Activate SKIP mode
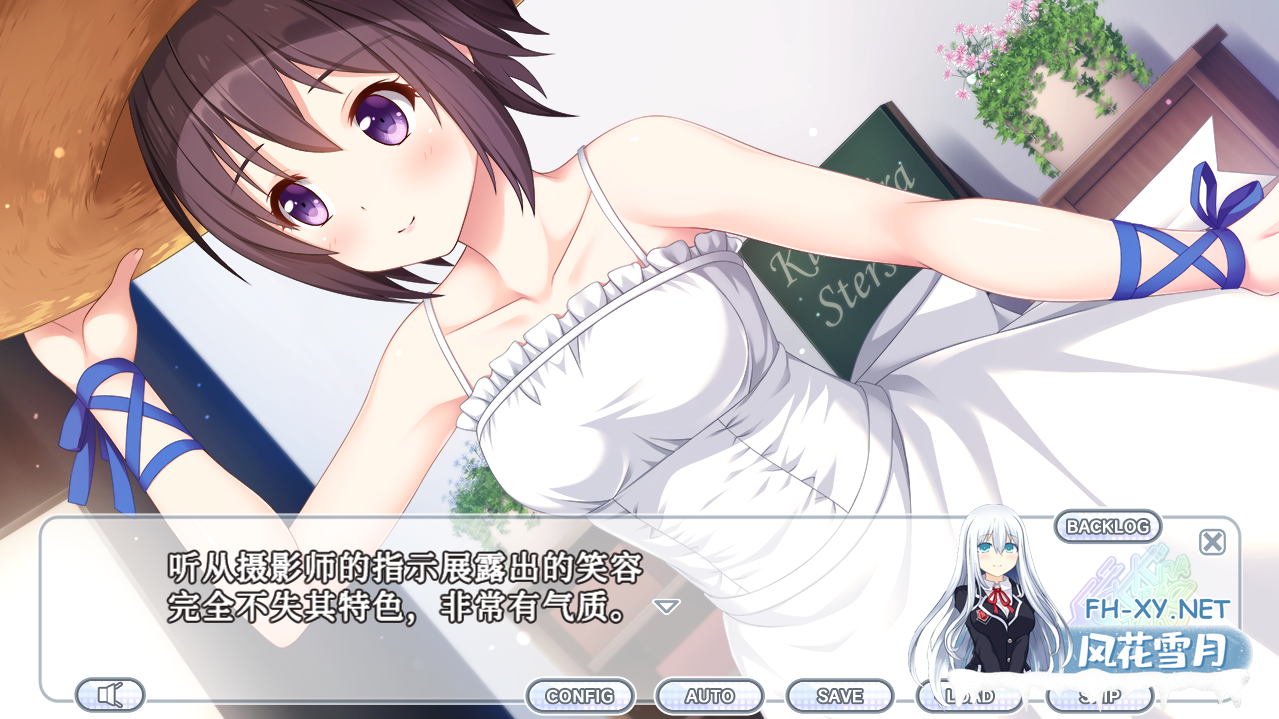The width and height of the screenshot is (1279, 719). coord(1098,696)
